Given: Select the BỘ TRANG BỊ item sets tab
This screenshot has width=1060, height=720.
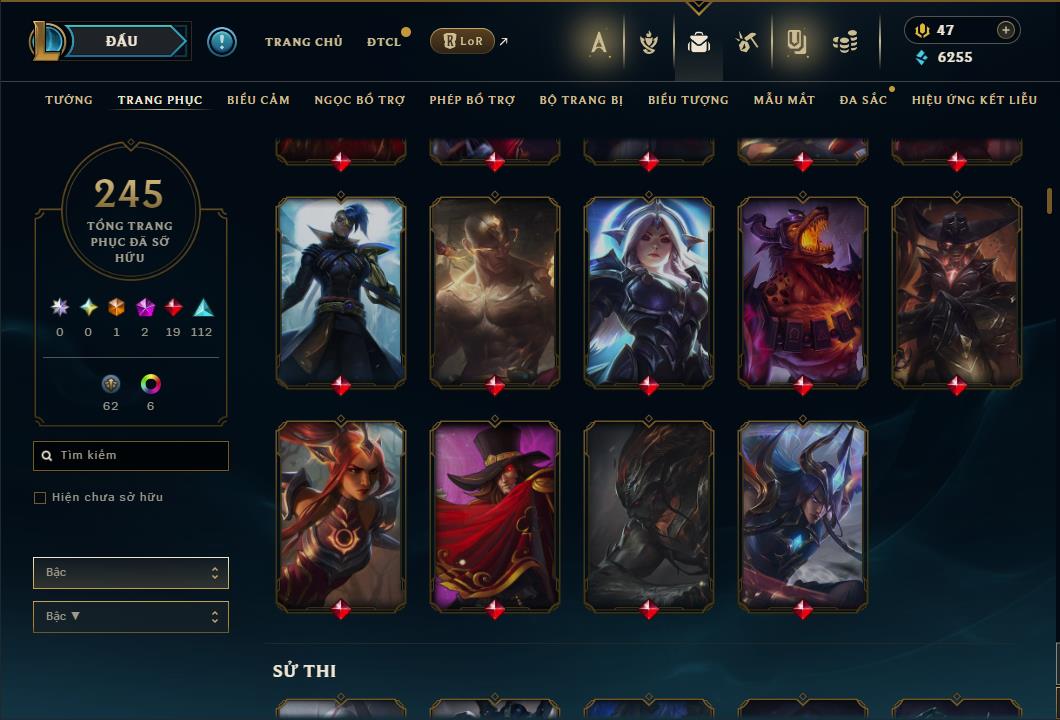Looking at the screenshot, I should 581,100.
